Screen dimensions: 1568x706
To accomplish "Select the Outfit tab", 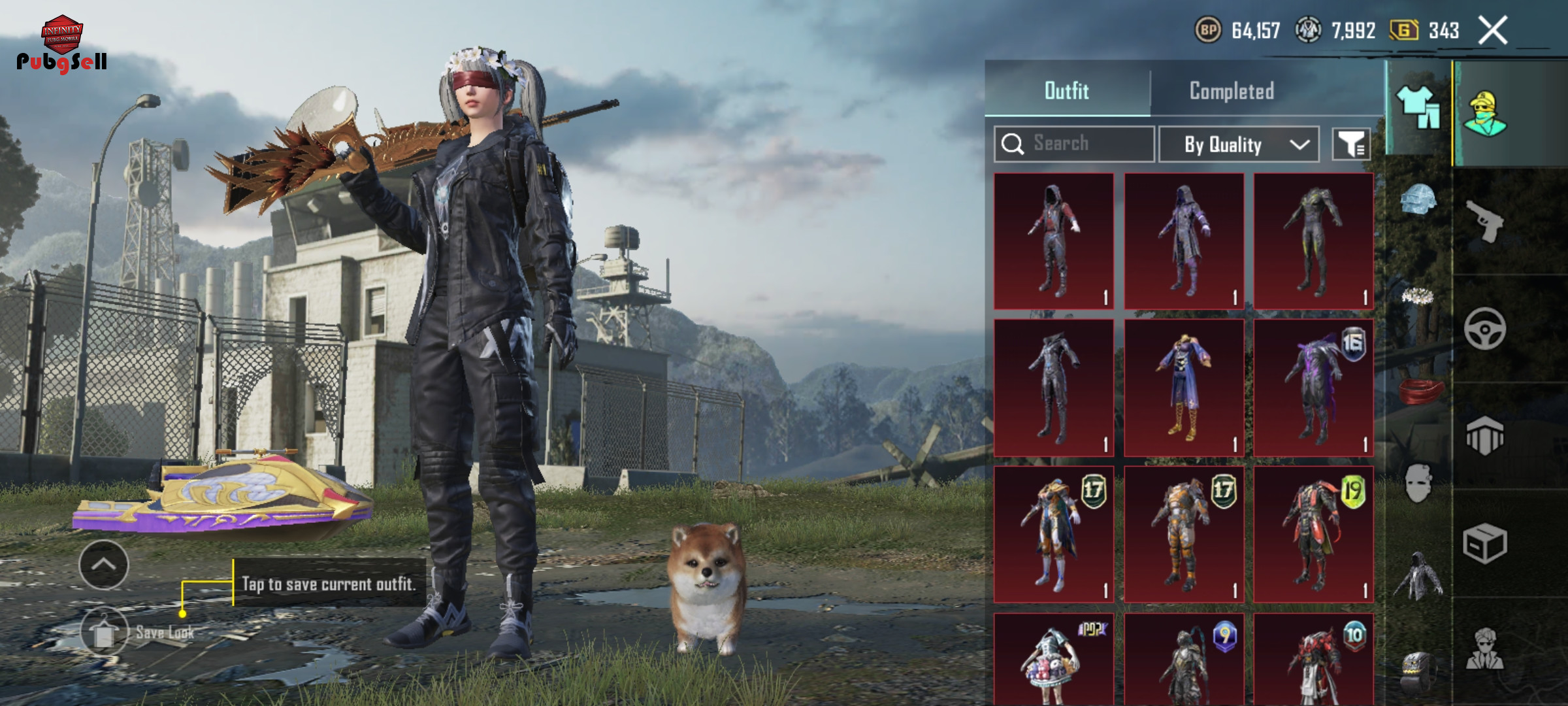I will [1066, 91].
